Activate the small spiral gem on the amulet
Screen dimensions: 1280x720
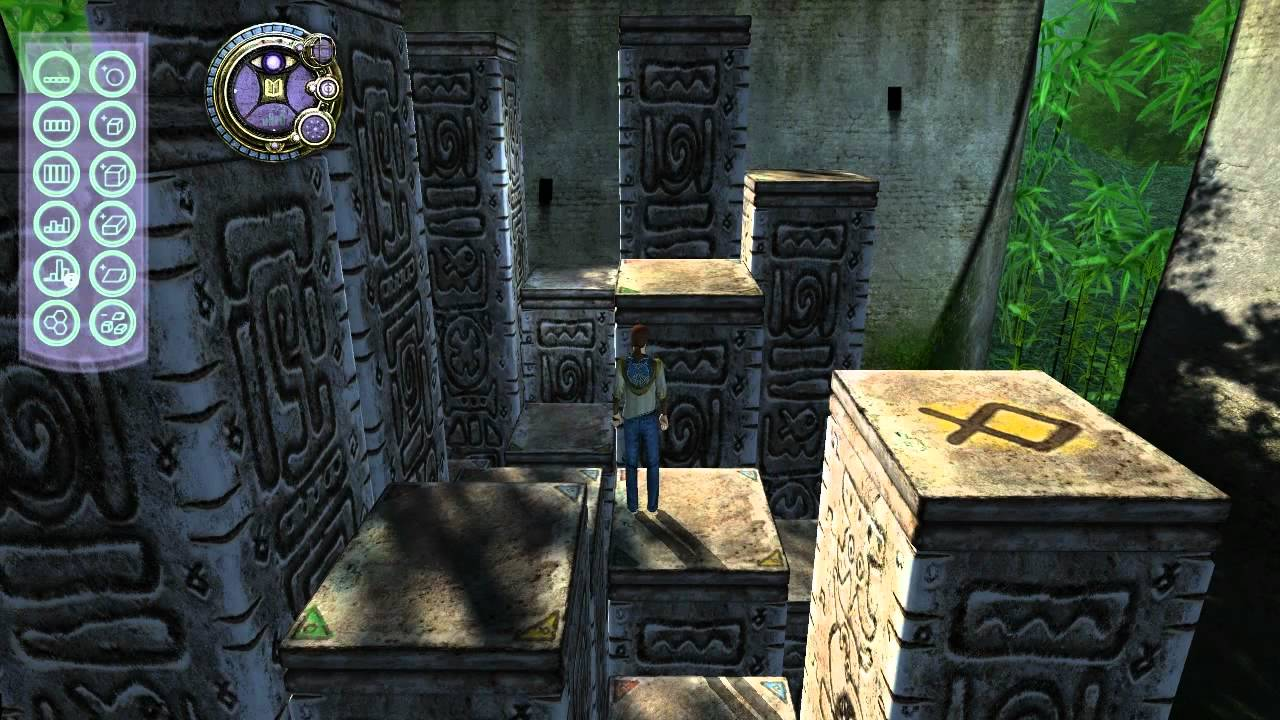click(x=328, y=89)
